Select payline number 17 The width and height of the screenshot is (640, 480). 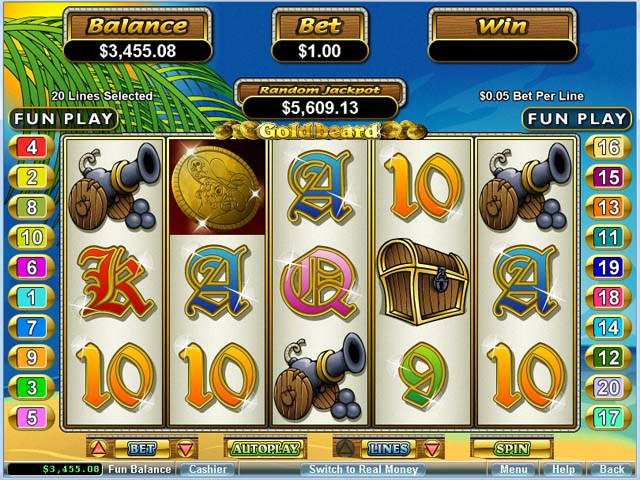(x=608, y=417)
